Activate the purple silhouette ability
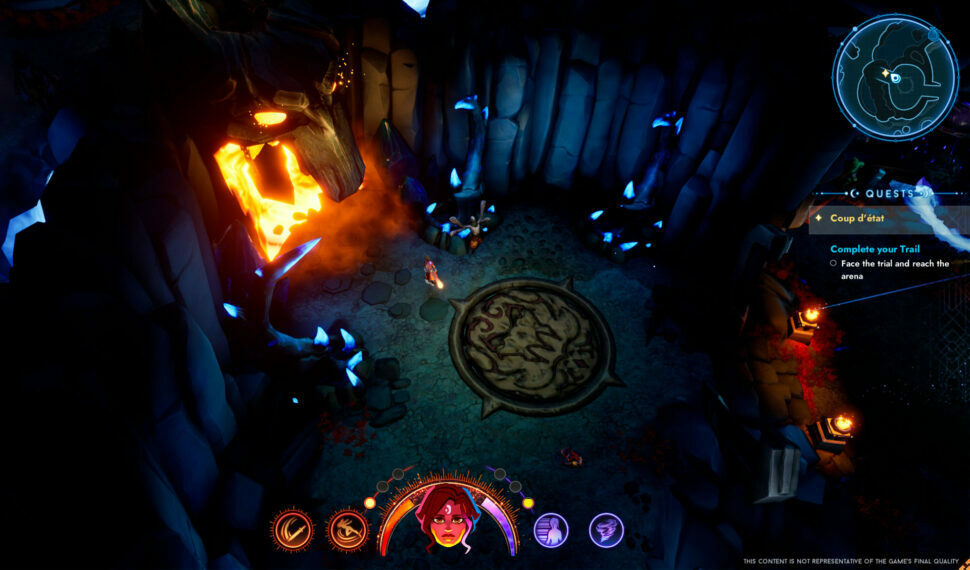Viewport: 970px width, 570px height. [551, 530]
